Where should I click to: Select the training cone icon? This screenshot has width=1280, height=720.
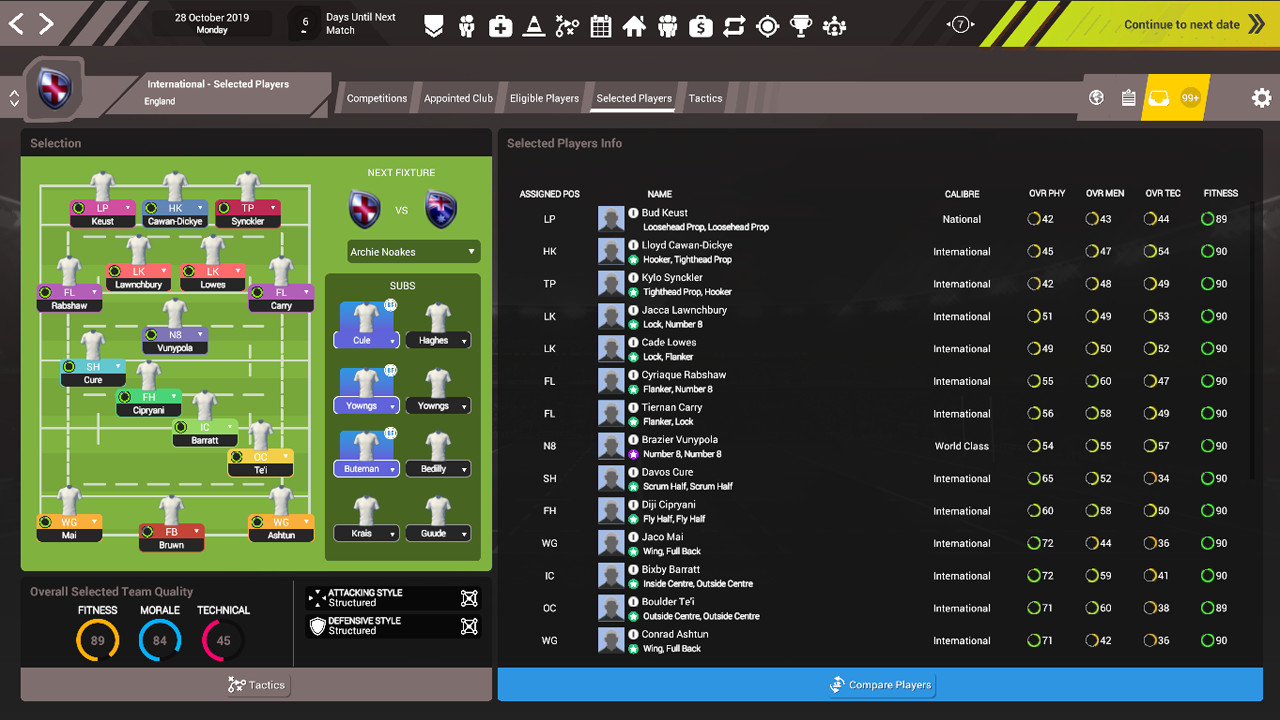533,27
